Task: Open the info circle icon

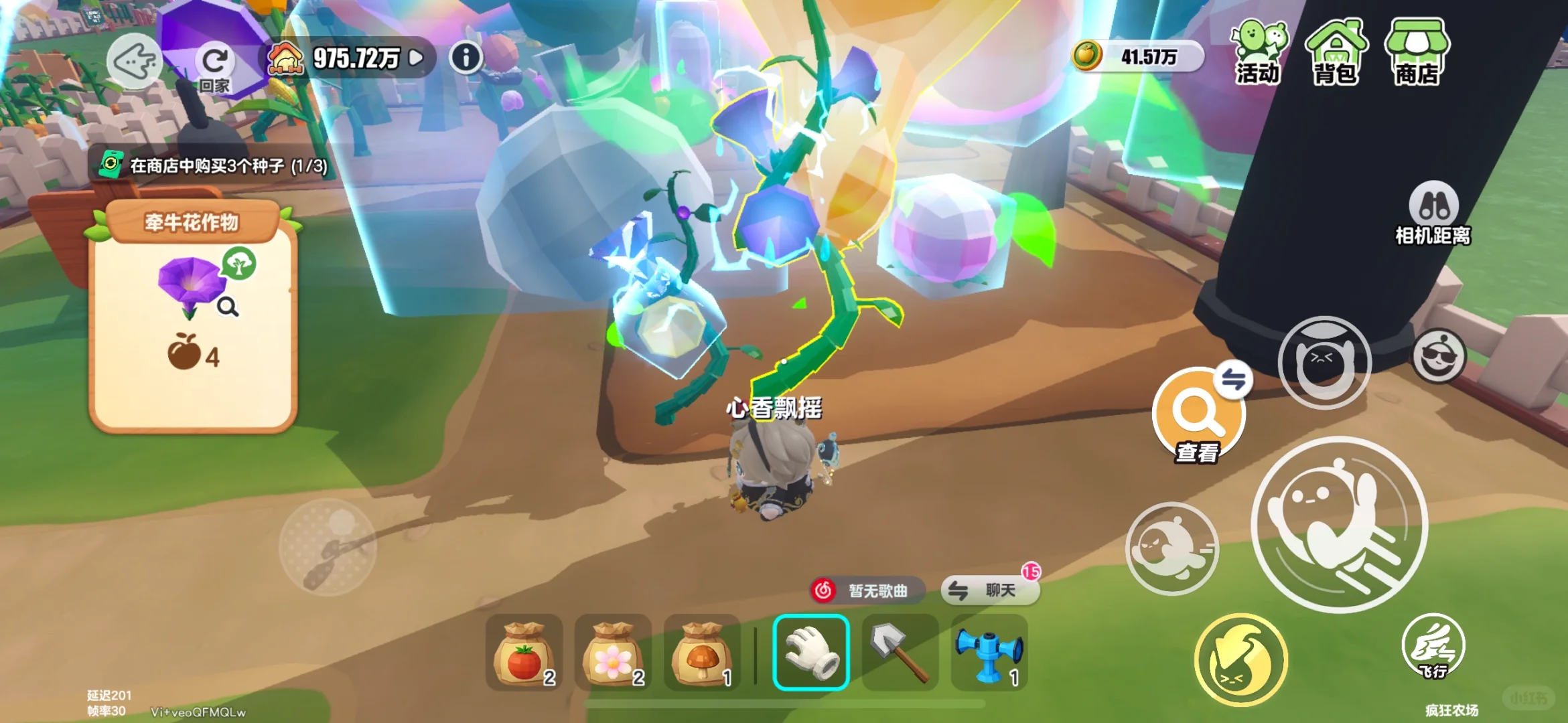Action: [x=466, y=58]
